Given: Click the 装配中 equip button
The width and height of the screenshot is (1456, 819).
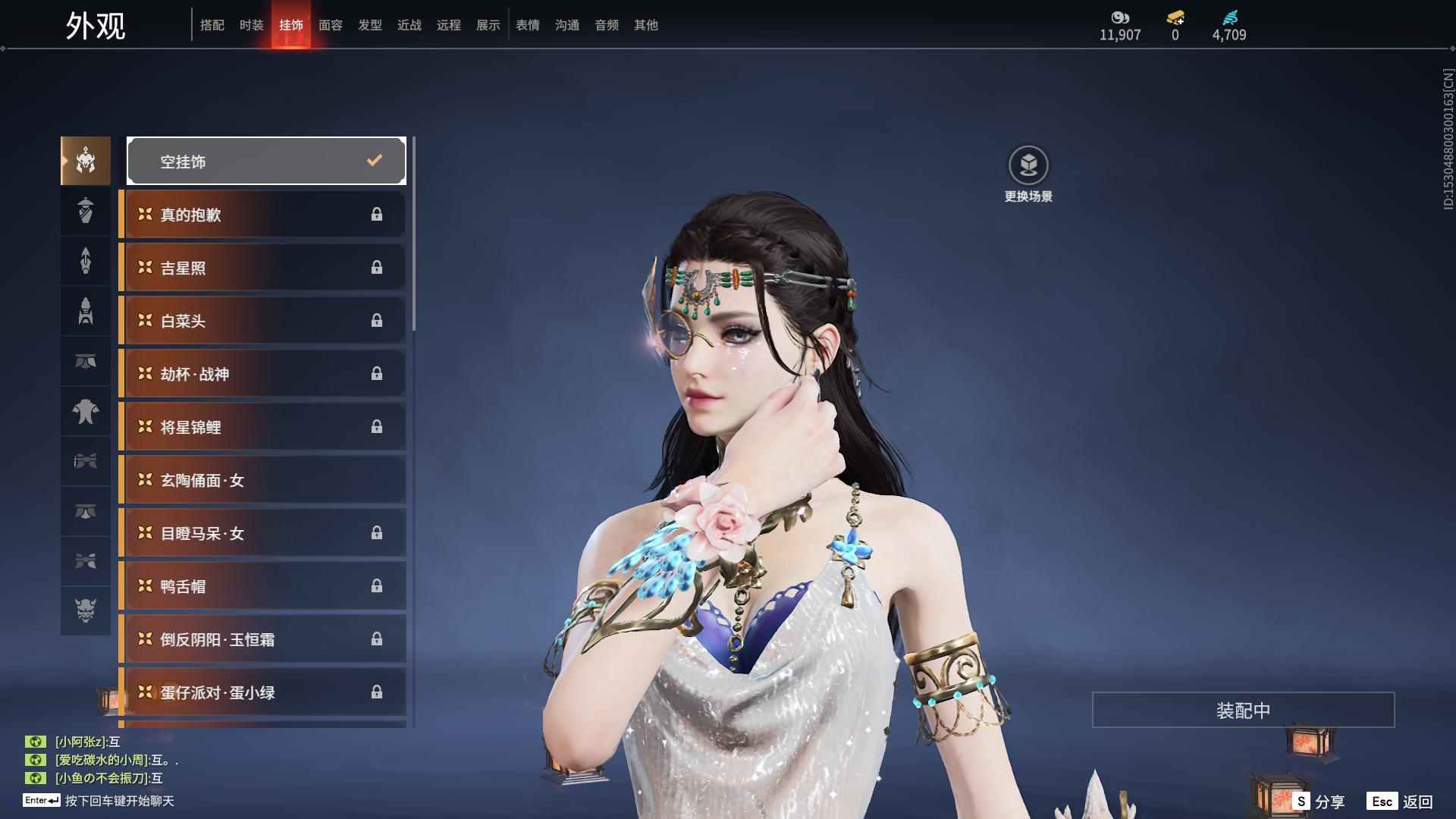Looking at the screenshot, I should click(x=1243, y=710).
